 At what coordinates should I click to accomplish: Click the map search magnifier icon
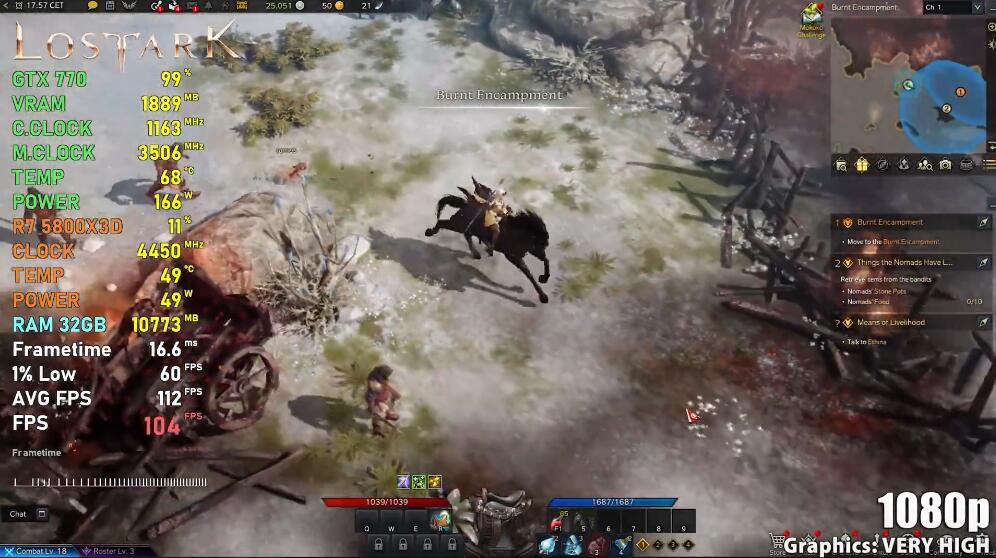[x=840, y=165]
